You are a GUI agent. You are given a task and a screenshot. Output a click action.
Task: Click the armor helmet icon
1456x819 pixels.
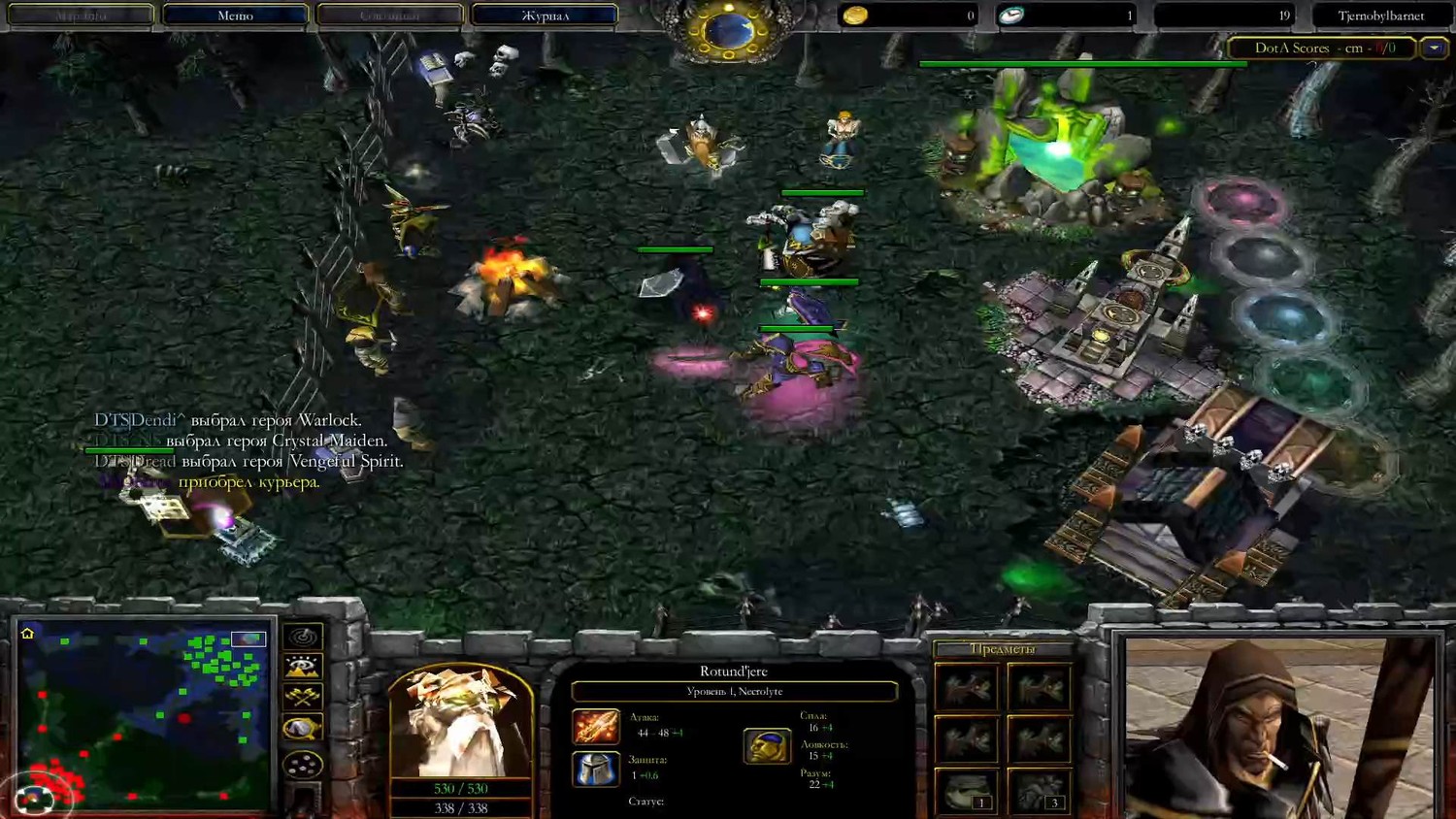[595, 769]
